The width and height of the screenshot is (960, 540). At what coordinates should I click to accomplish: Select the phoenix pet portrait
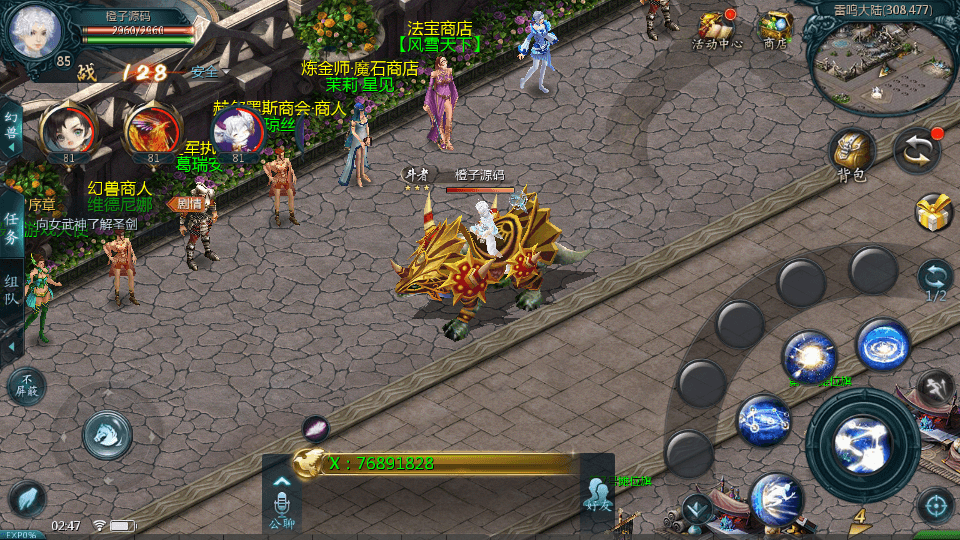pyautogui.click(x=152, y=130)
